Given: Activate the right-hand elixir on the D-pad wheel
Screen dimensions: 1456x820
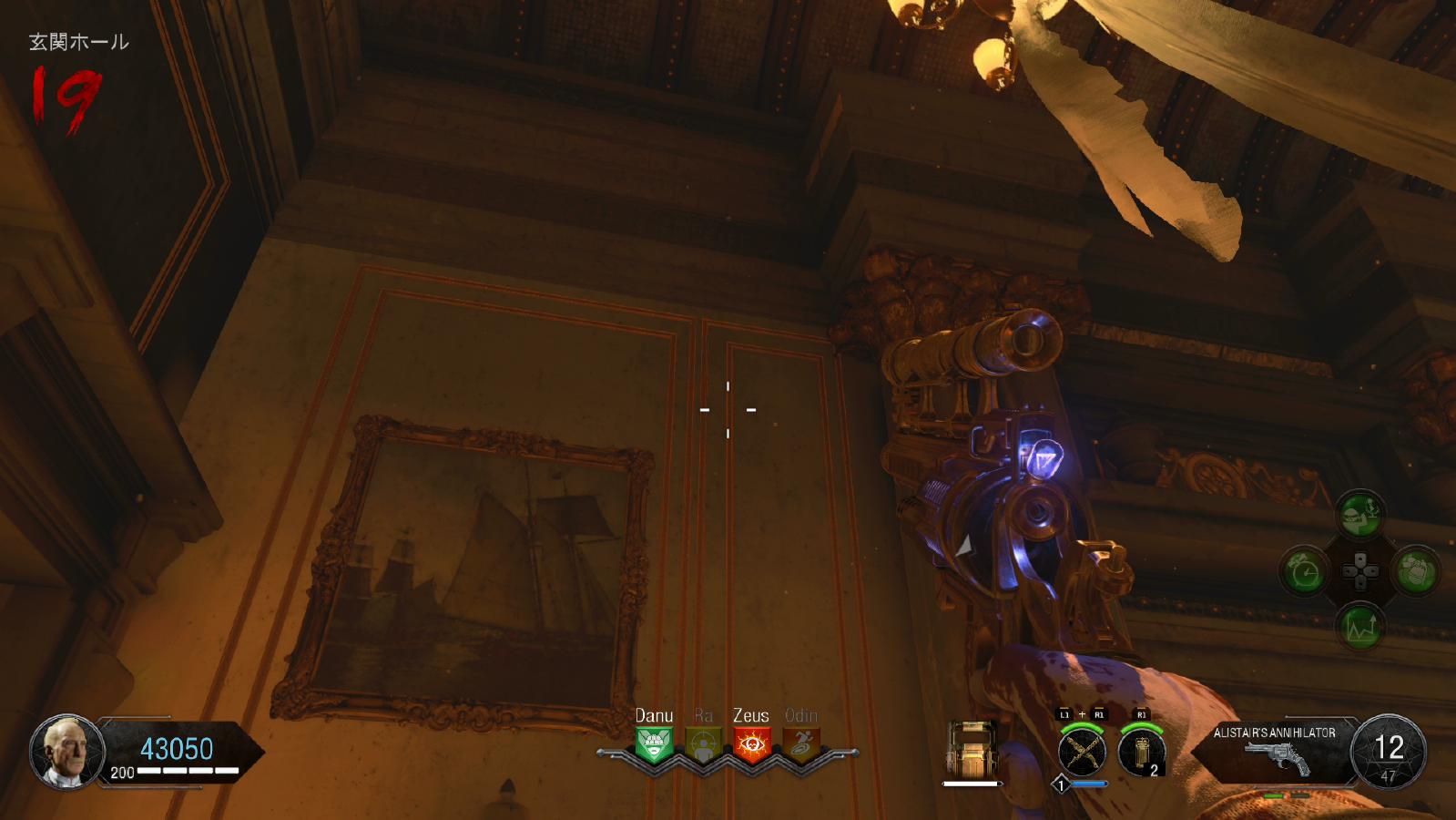Looking at the screenshot, I should point(1416,572).
